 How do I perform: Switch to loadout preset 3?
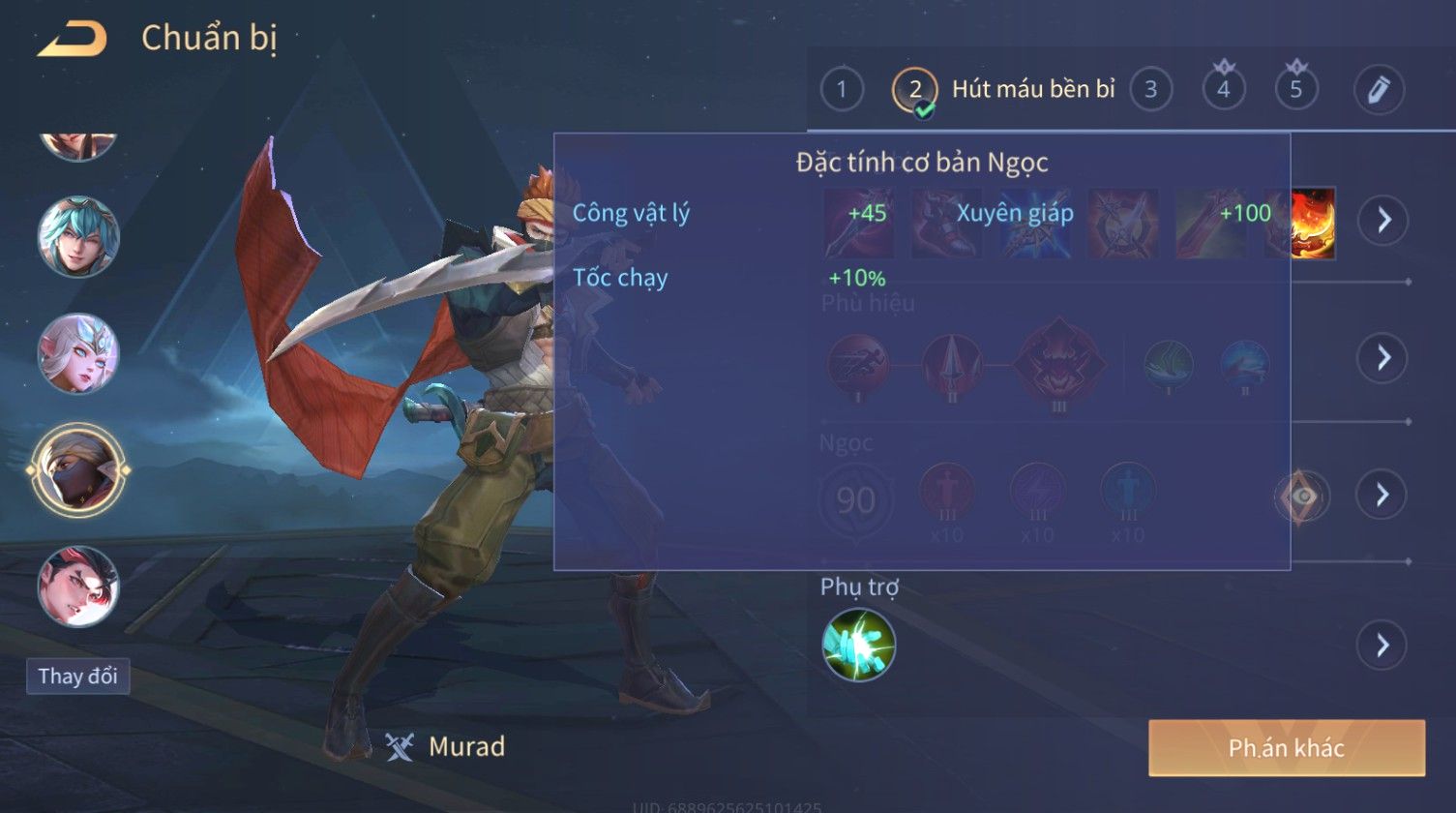click(1151, 90)
